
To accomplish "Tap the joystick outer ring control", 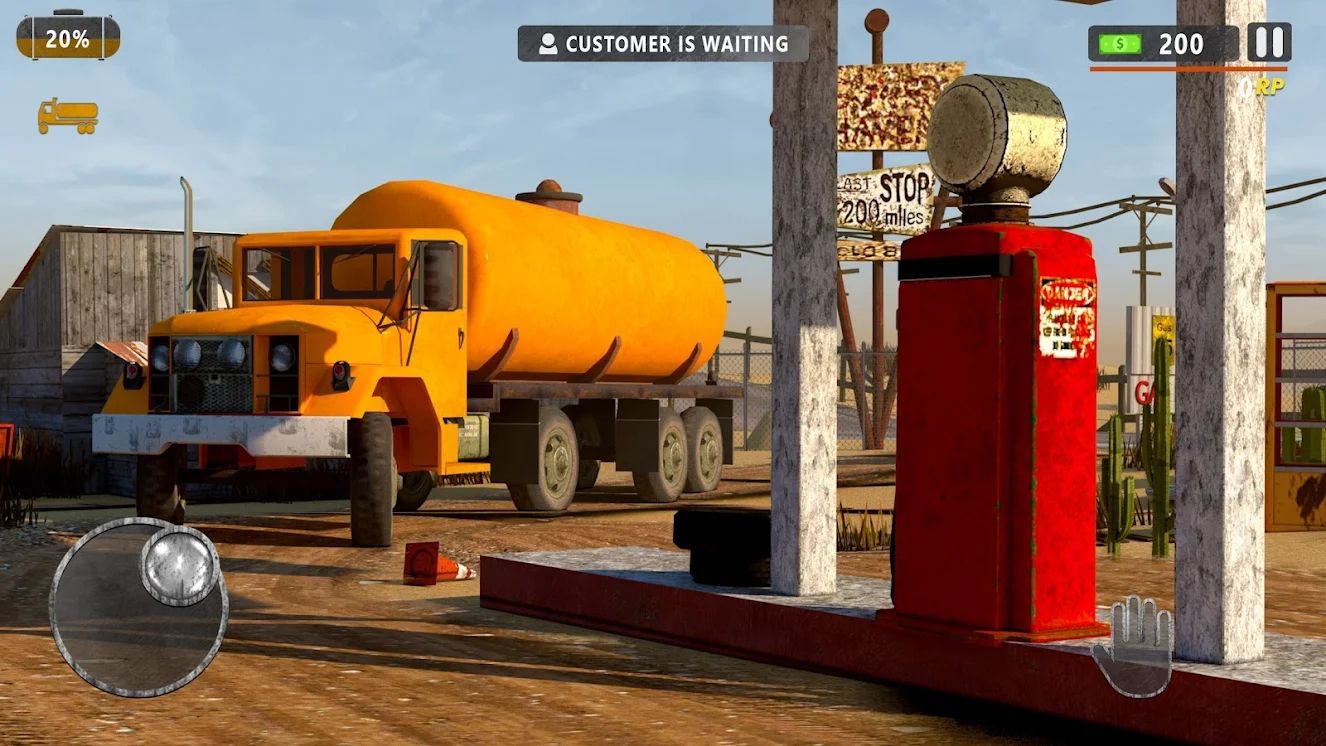I will [x=140, y=615].
